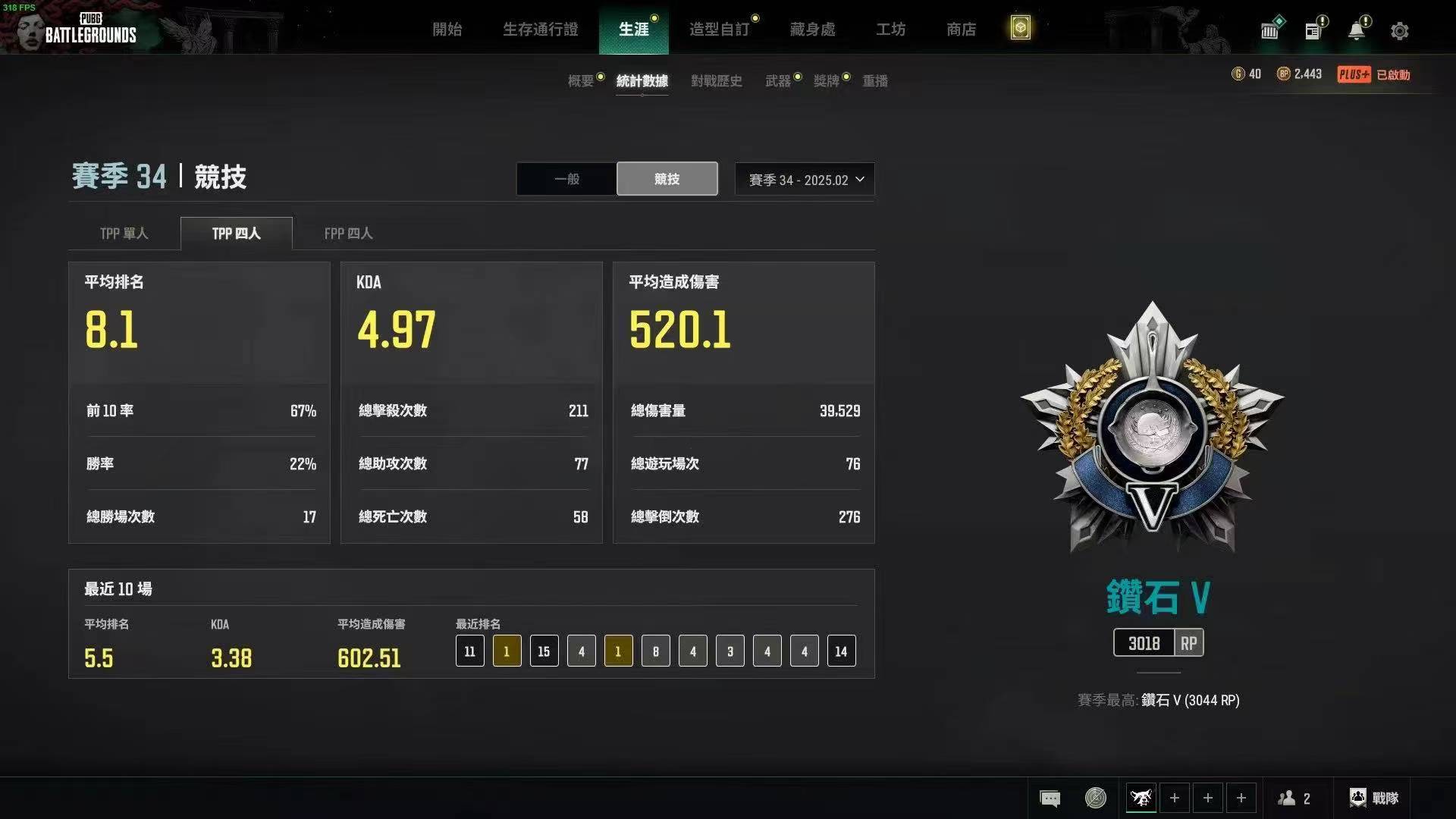Go to the 工坊 workshop
Image resolution: width=1456 pixels, height=819 pixels.
point(890,30)
